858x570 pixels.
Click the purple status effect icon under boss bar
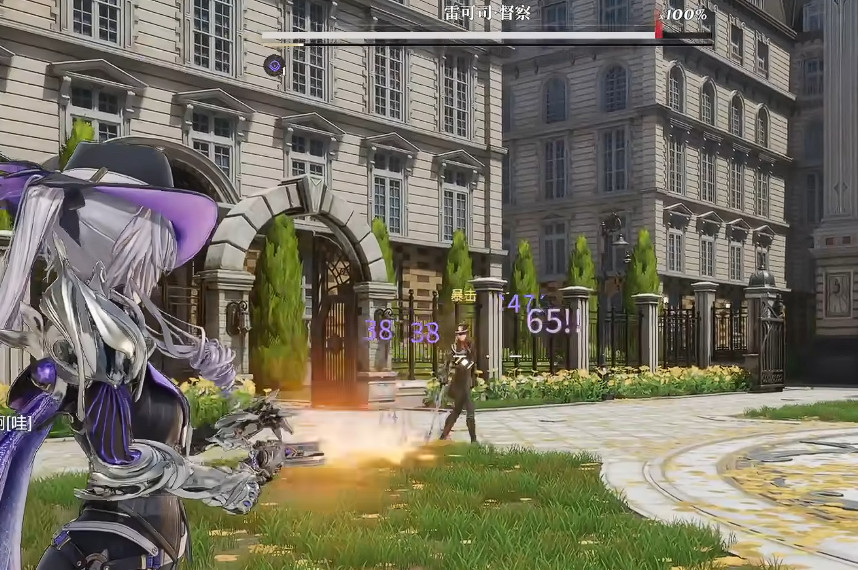coord(273,65)
